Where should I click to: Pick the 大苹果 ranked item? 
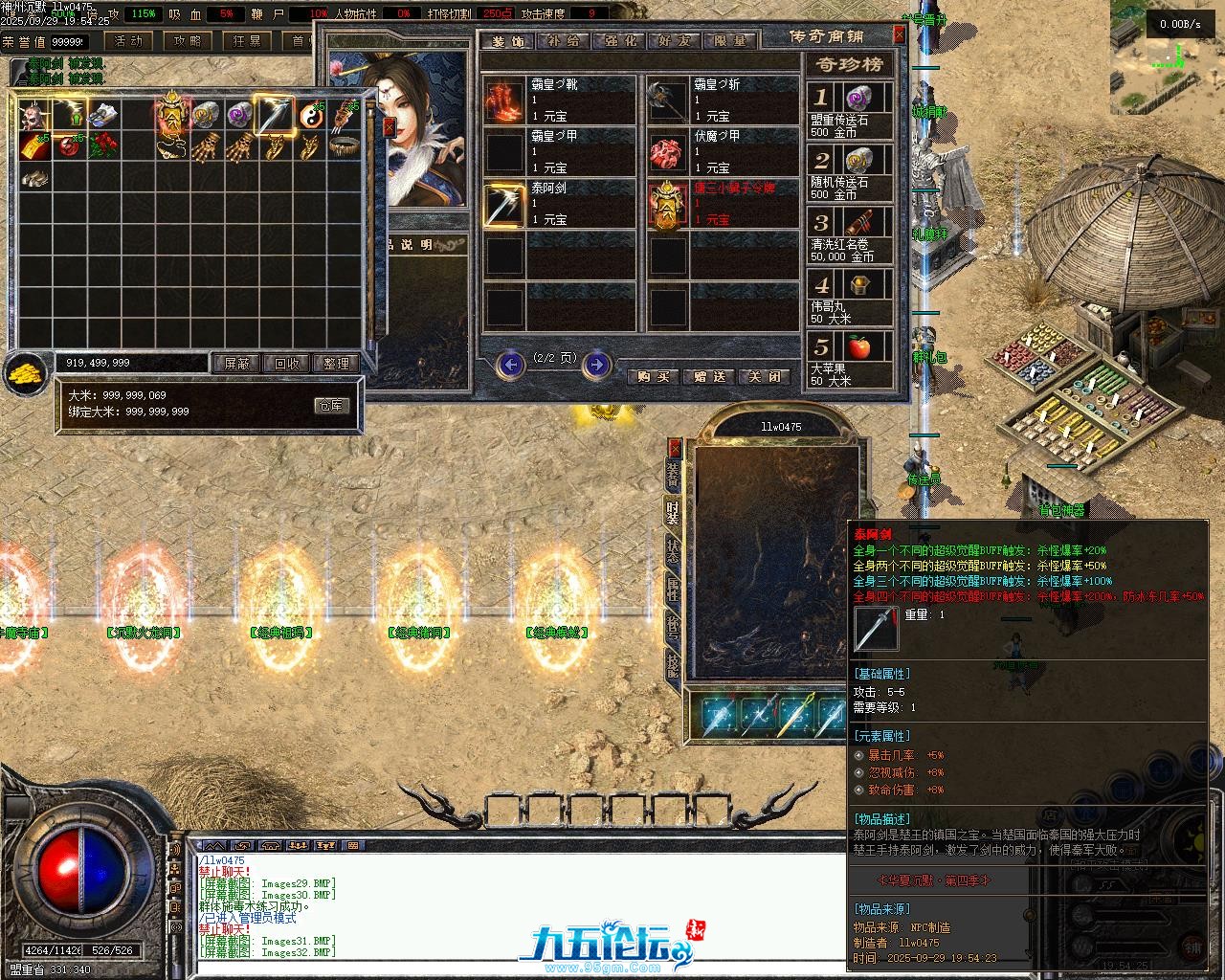[850, 359]
